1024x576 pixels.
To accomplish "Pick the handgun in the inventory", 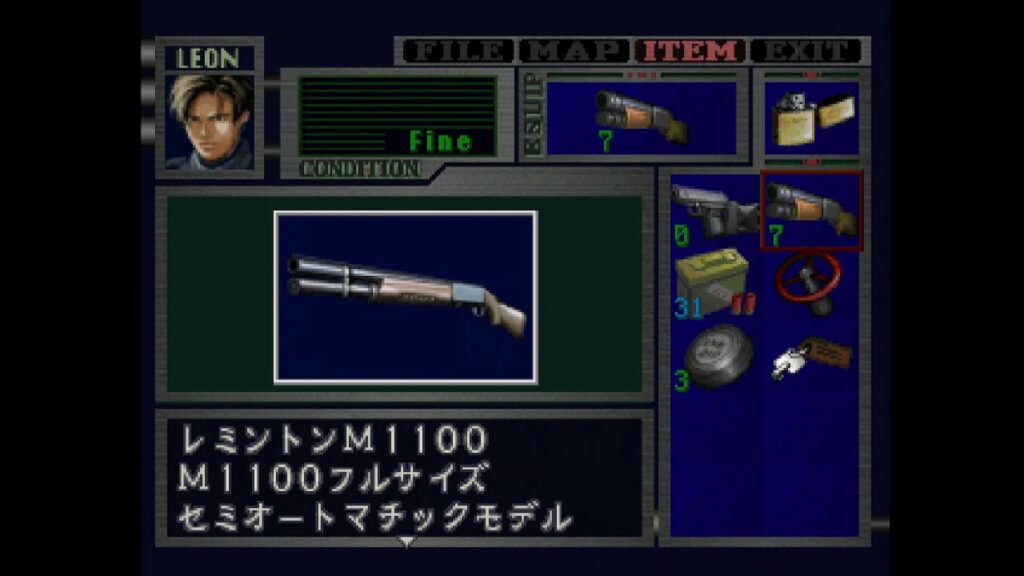I will 714,211.
